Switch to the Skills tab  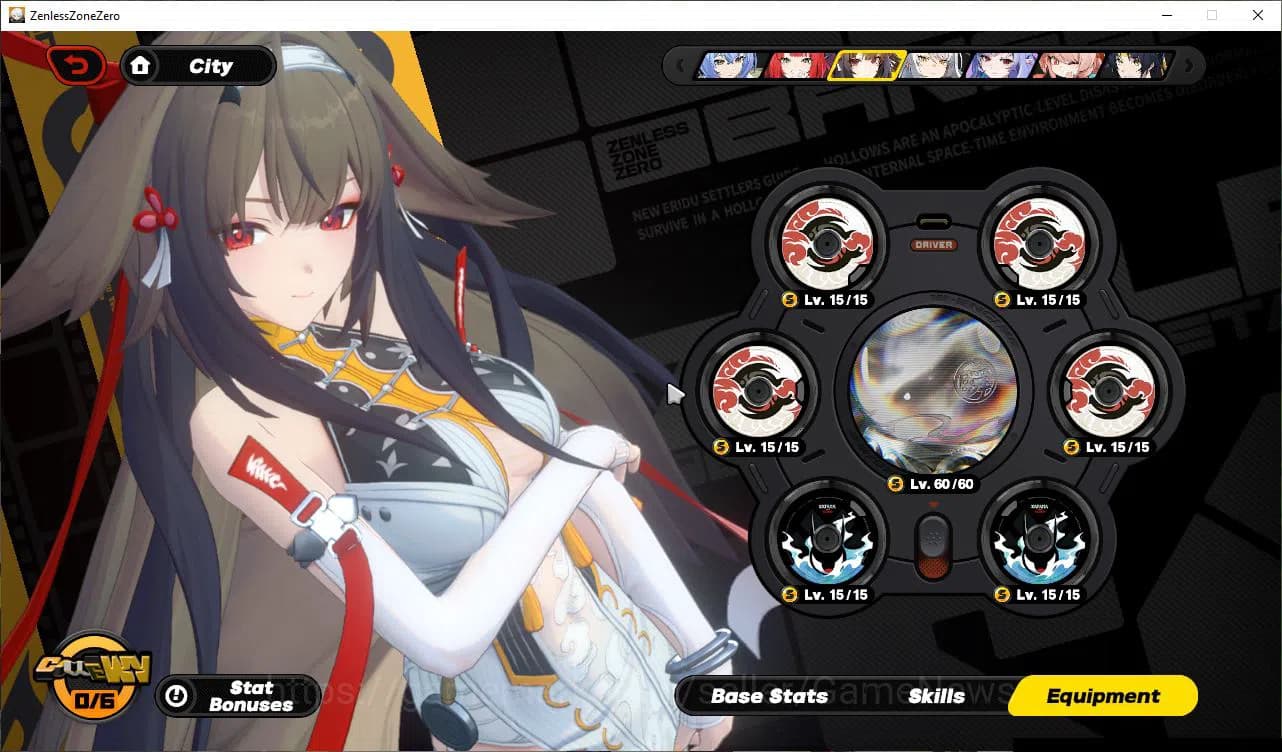[938, 696]
